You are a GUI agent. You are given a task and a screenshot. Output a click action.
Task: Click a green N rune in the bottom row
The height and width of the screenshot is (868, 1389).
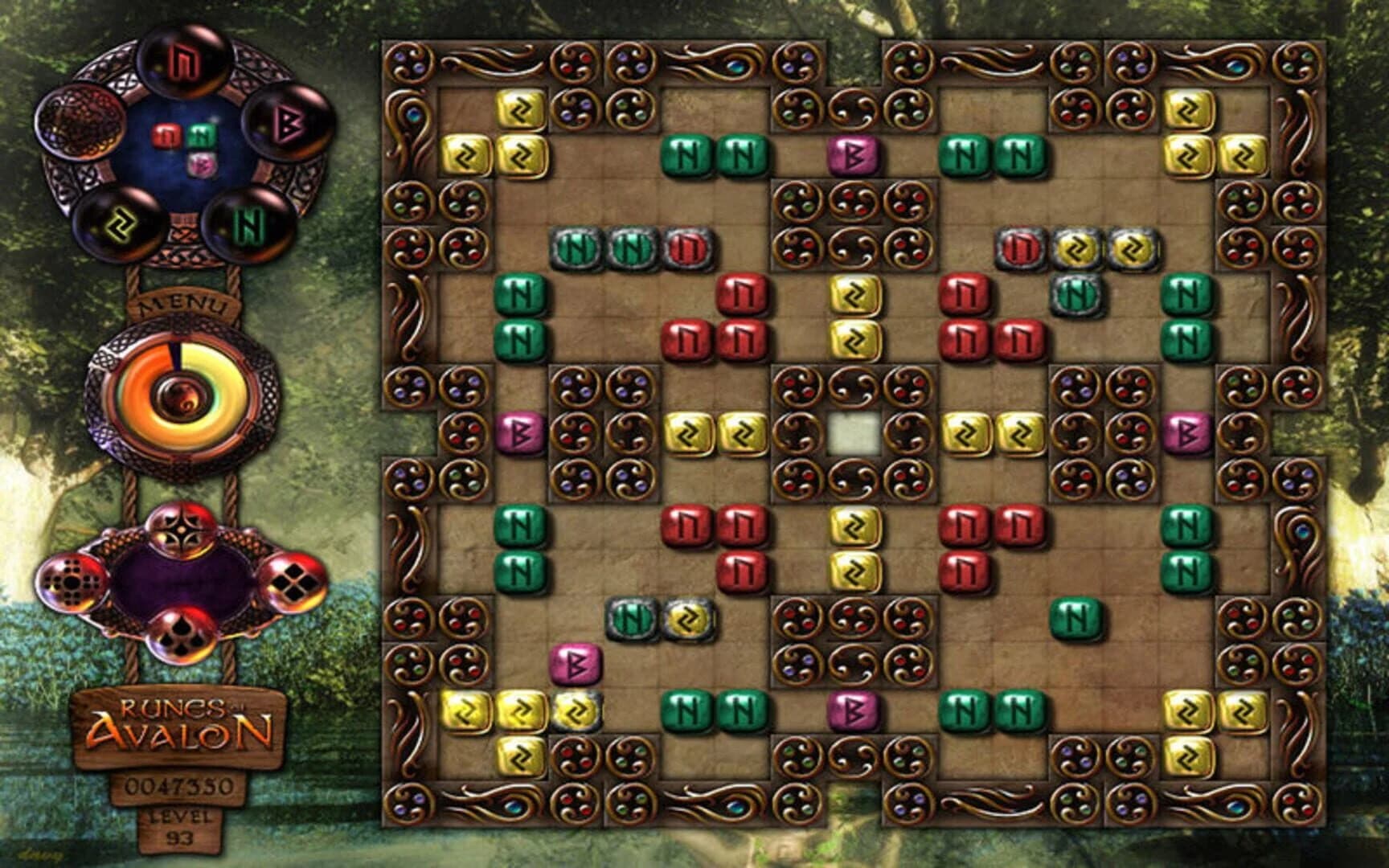687,711
